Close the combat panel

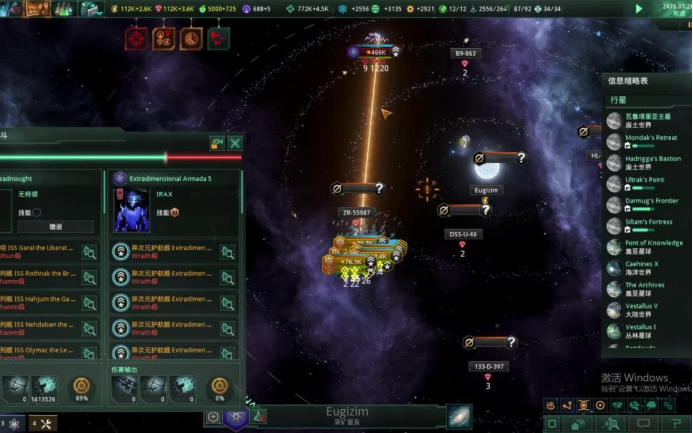tap(235, 144)
